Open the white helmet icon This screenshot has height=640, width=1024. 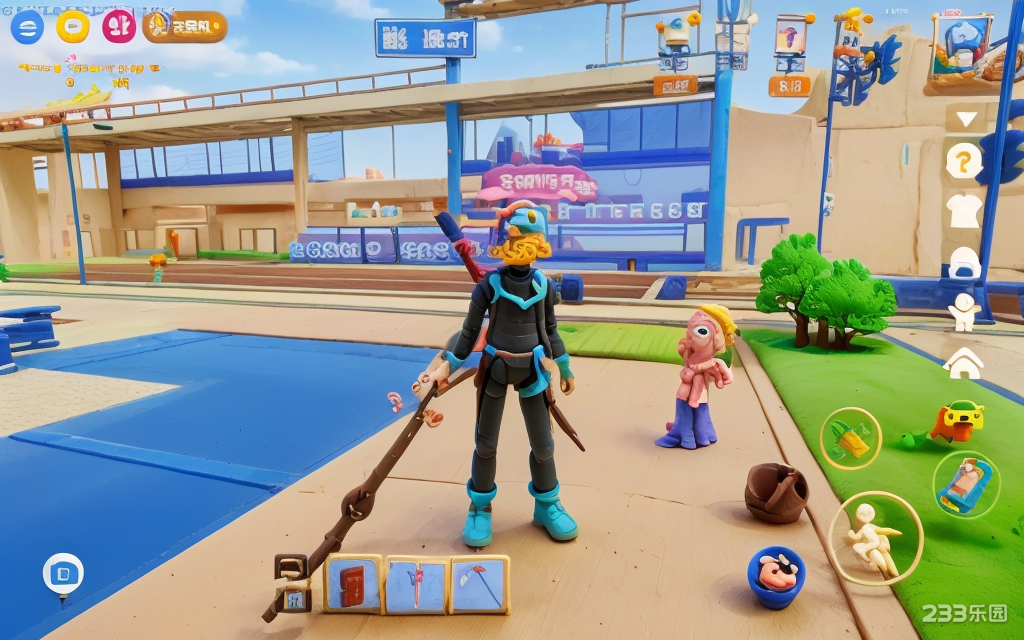964,262
